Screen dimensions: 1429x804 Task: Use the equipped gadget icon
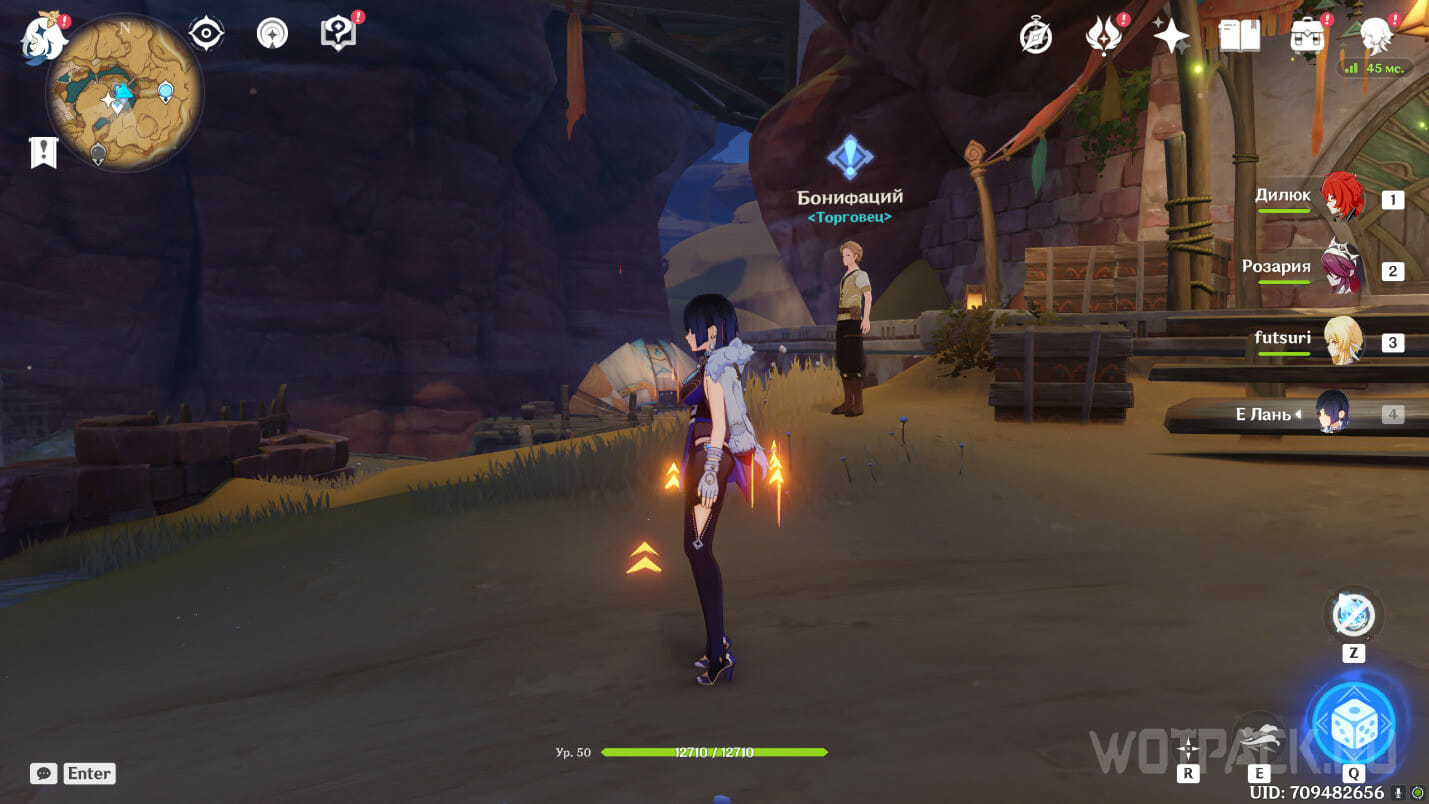click(1353, 615)
